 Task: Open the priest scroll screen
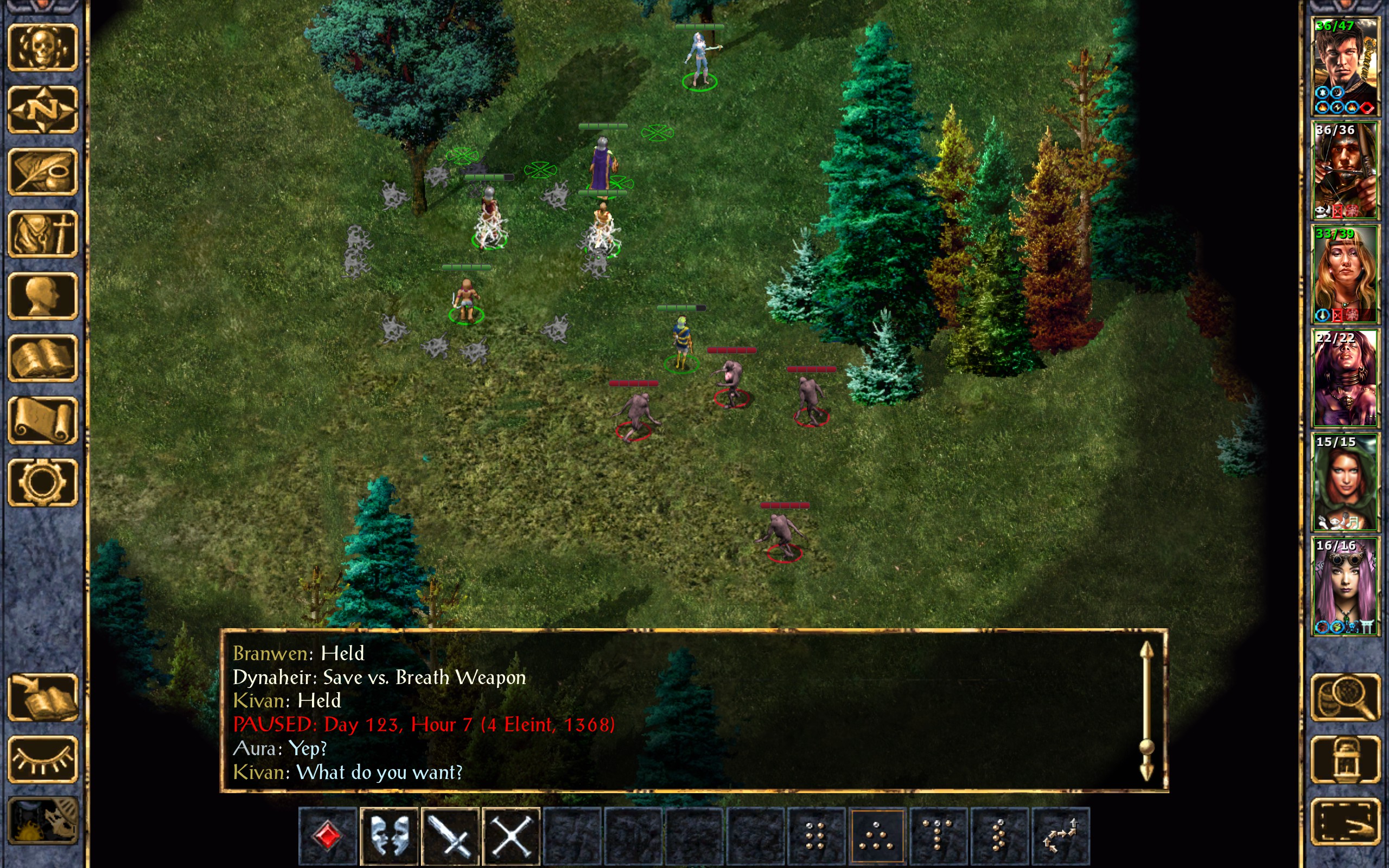click(42, 420)
